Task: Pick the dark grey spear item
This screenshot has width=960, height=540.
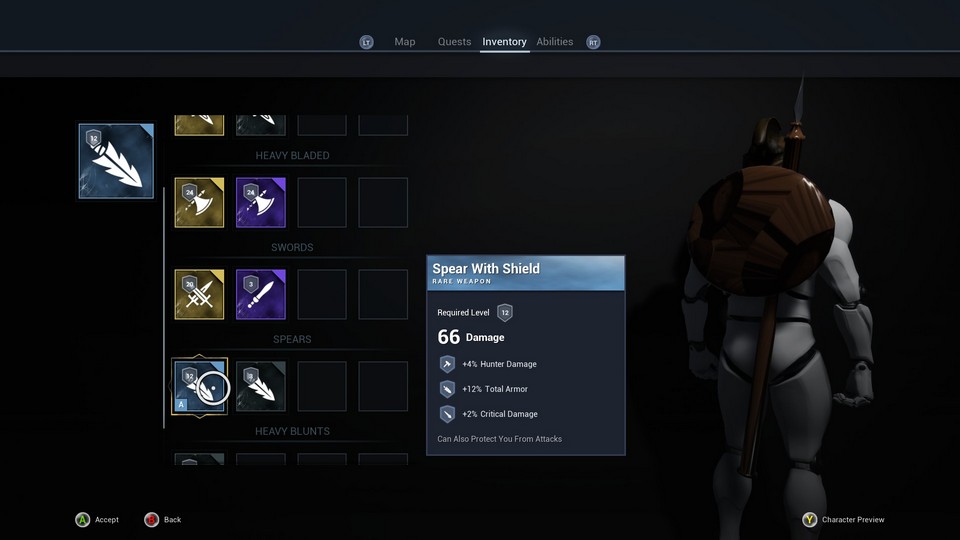Action: click(x=261, y=387)
